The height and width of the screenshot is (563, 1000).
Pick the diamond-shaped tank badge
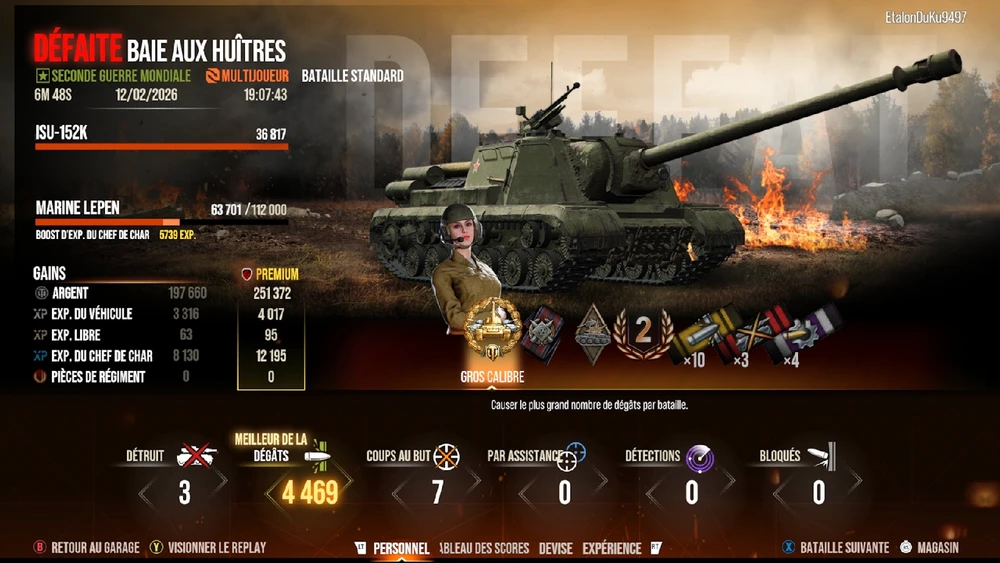[592, 330]
